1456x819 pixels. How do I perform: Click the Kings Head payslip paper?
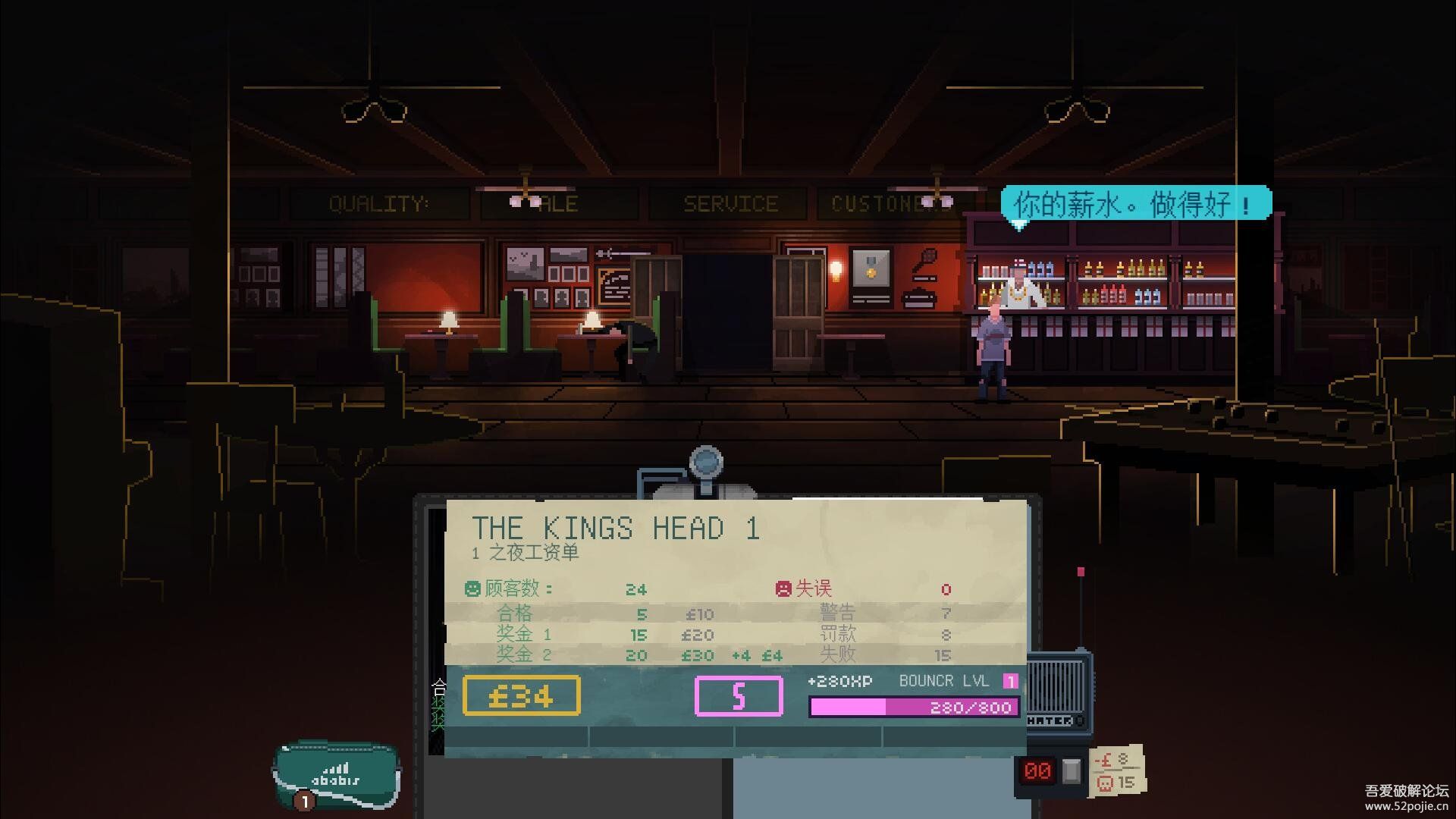point(736,561)
